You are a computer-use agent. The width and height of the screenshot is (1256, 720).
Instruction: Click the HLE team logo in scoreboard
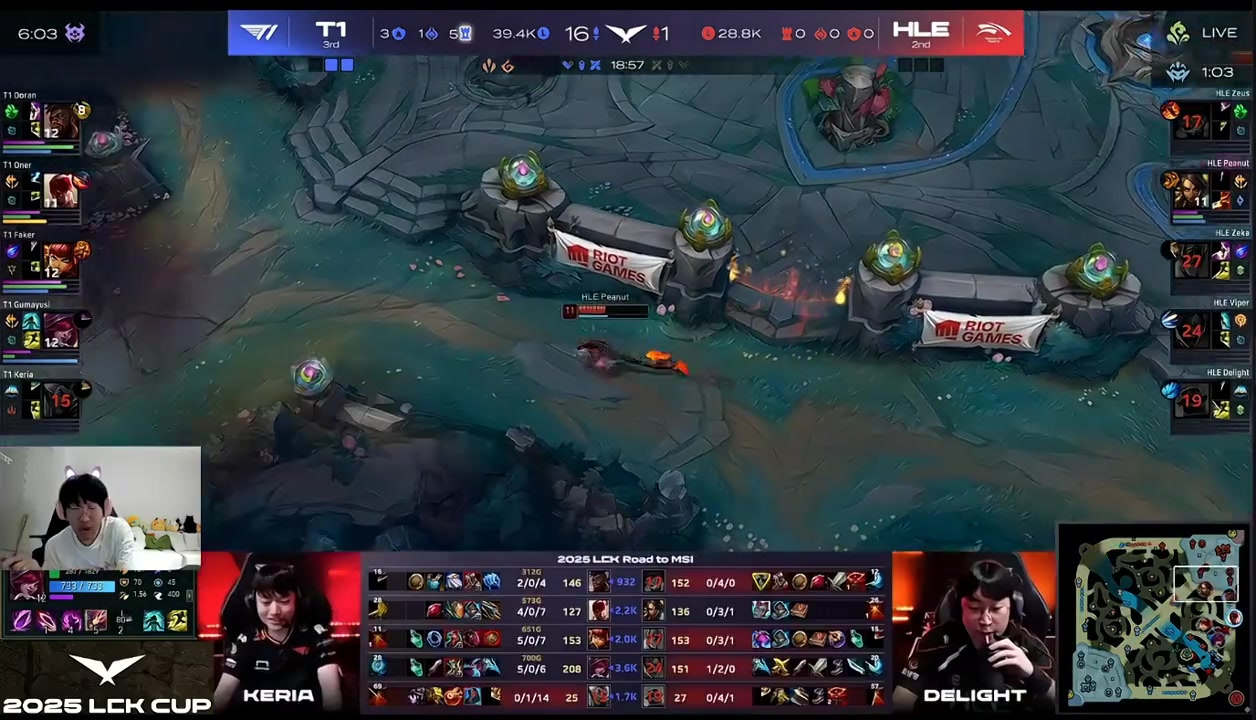coord(993,33)
